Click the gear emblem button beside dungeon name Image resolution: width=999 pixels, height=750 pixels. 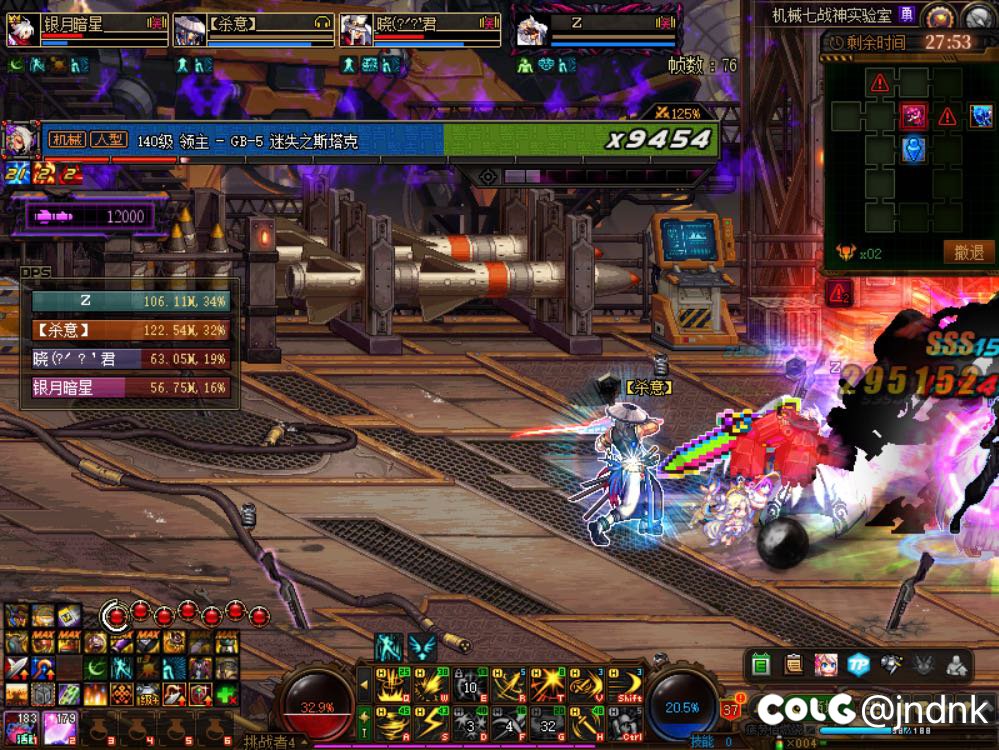click(938, 14)
